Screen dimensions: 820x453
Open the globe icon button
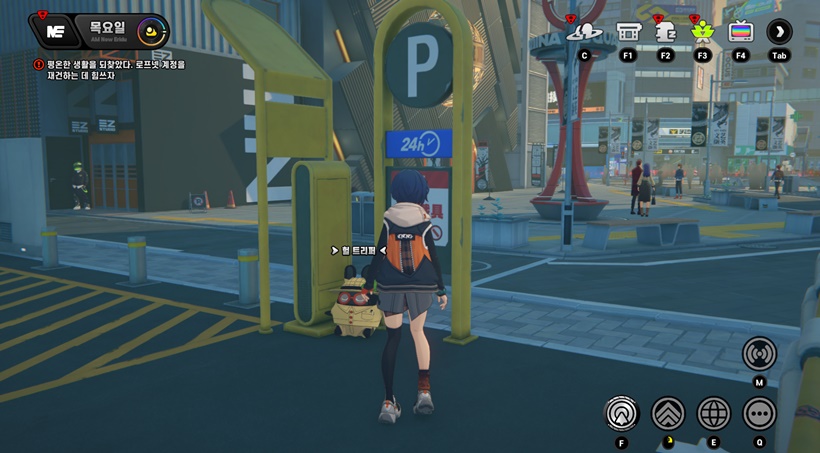(714, 412)
